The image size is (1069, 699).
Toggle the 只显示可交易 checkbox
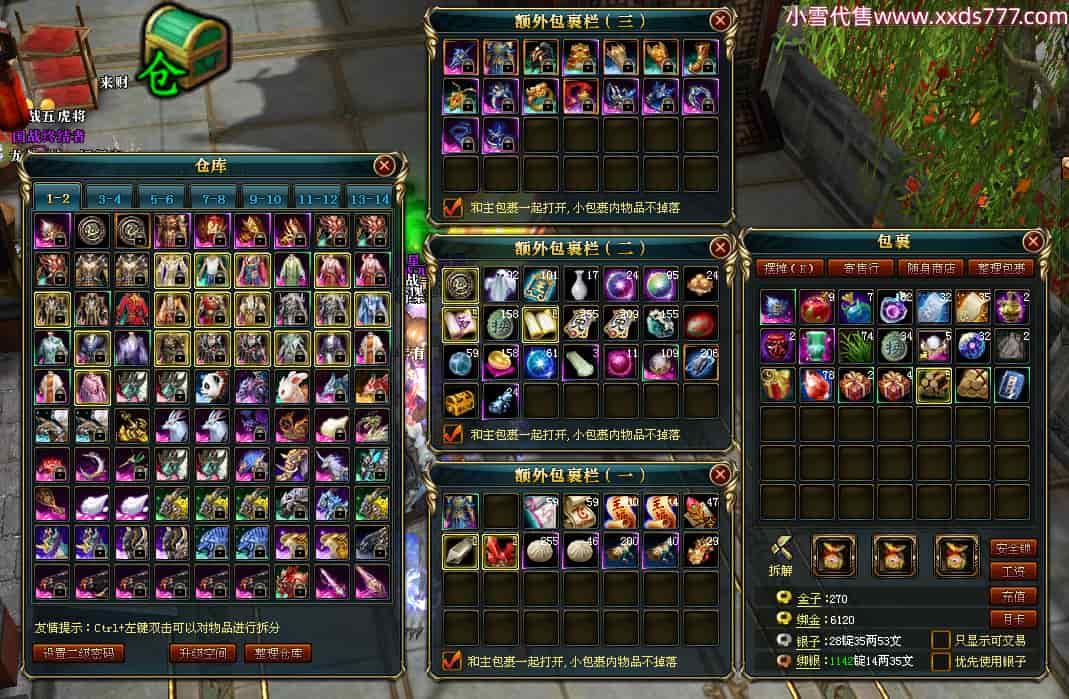coord(941,640)
